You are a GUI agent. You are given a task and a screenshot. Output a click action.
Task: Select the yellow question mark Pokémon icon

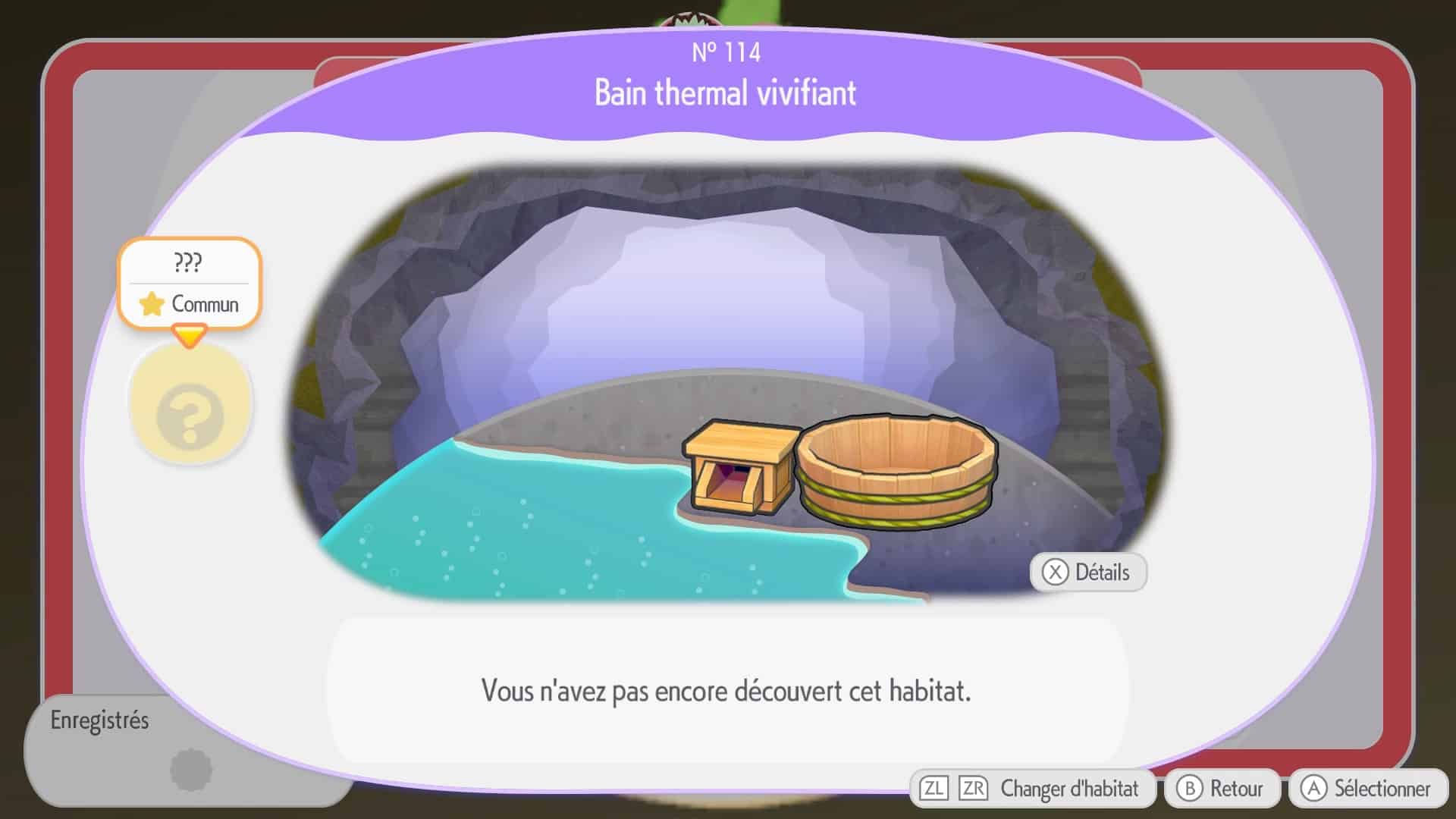[190, 405]
